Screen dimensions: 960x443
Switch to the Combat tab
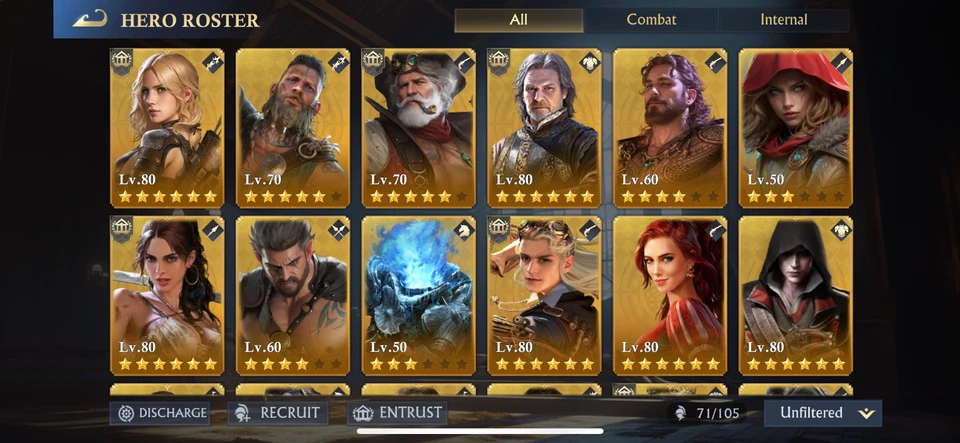click(651, 20)
